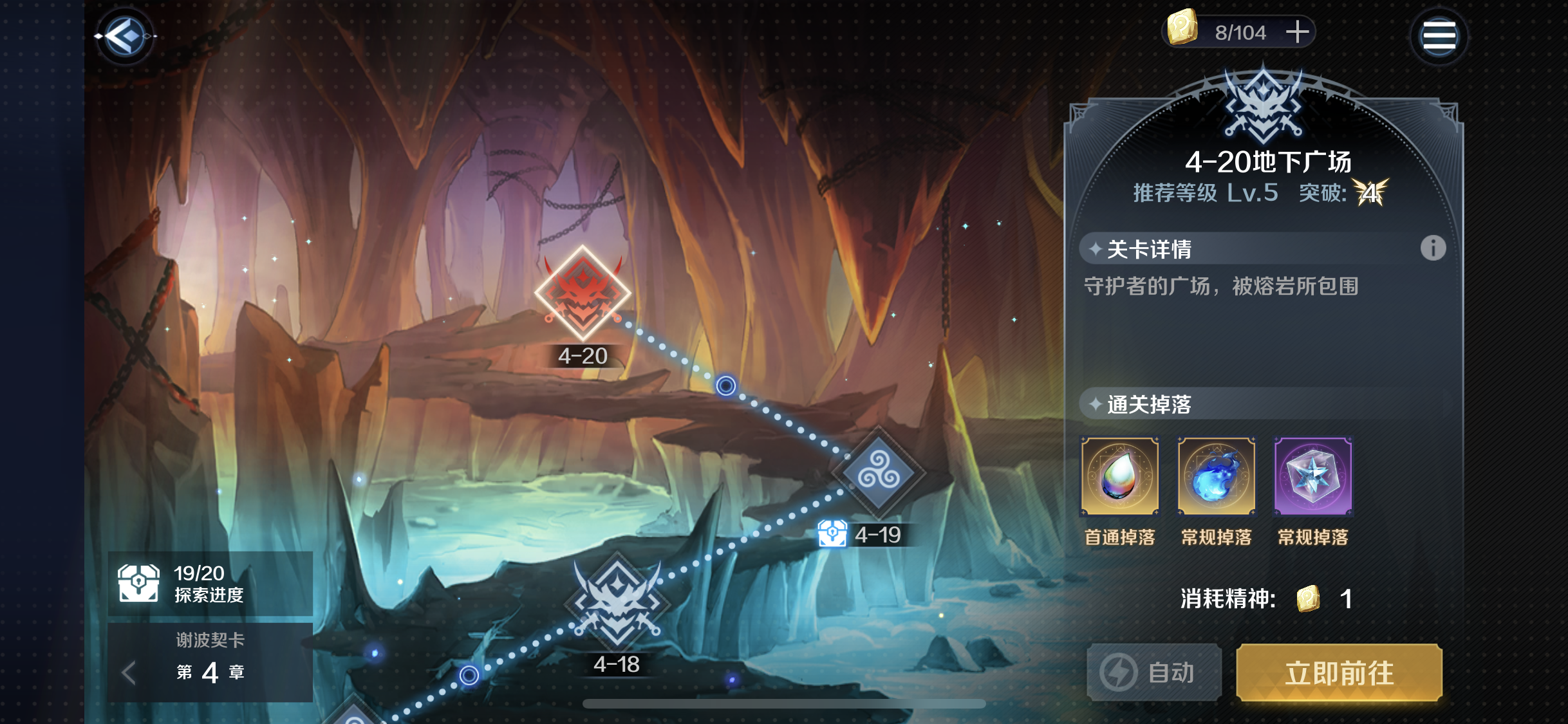This screenshot has width=1568, height=724.
Task: View the 首通掉落 first-clear drop item
Action: (x=1119, y=475)
